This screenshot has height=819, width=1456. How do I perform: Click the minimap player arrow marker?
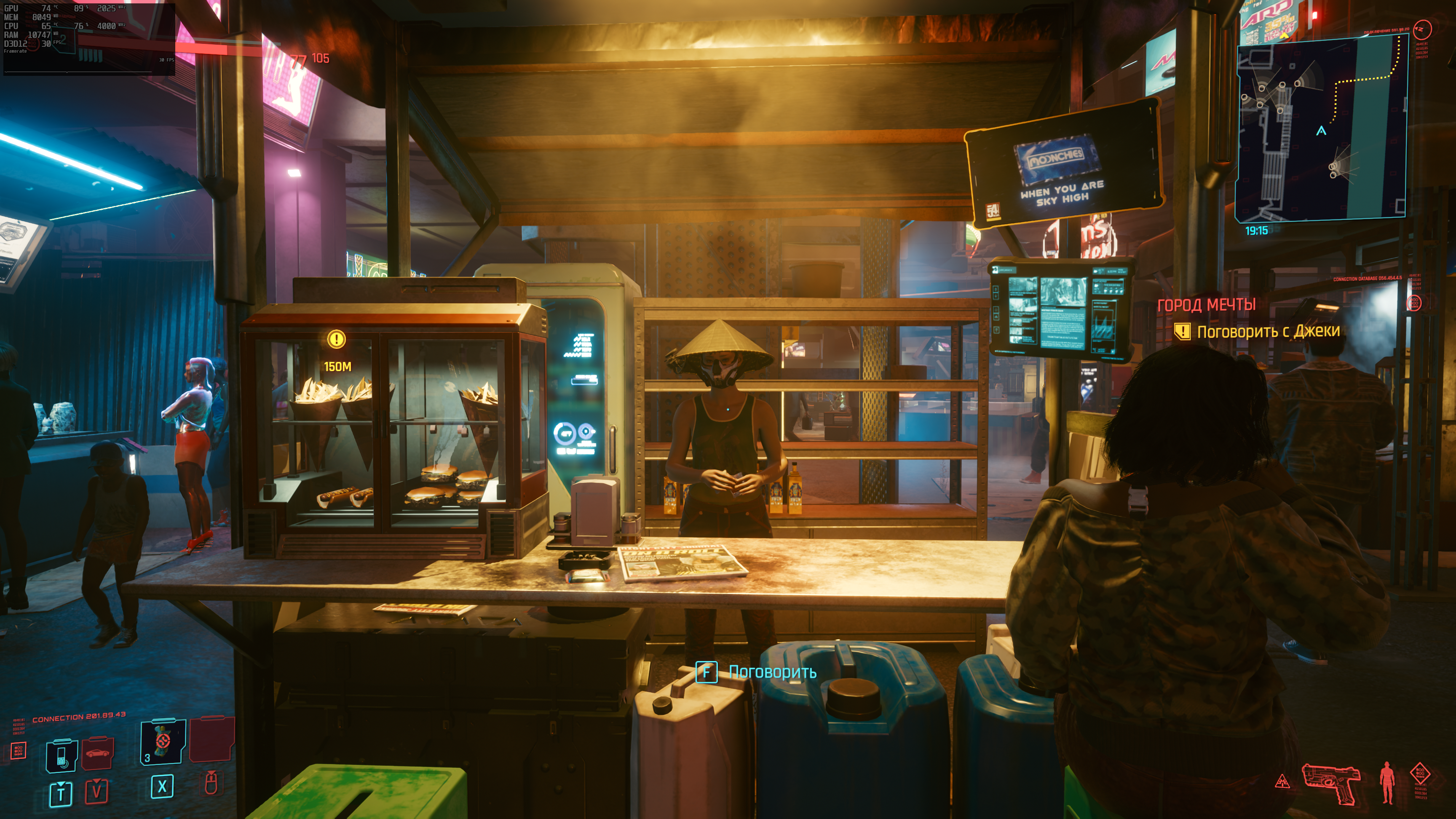(1321, 131)
